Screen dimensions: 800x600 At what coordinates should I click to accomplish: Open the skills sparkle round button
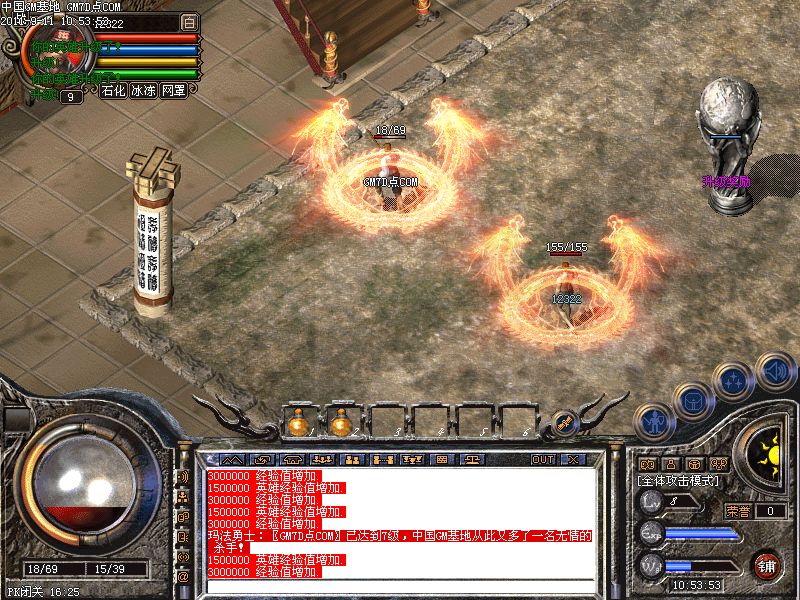point(733,380)
